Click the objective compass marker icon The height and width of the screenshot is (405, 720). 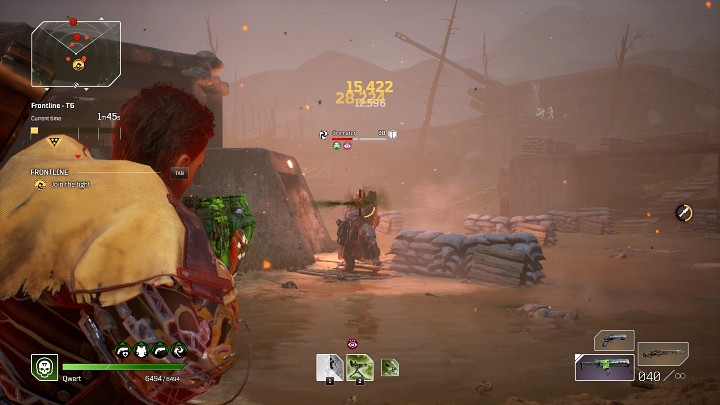point(684,212)
